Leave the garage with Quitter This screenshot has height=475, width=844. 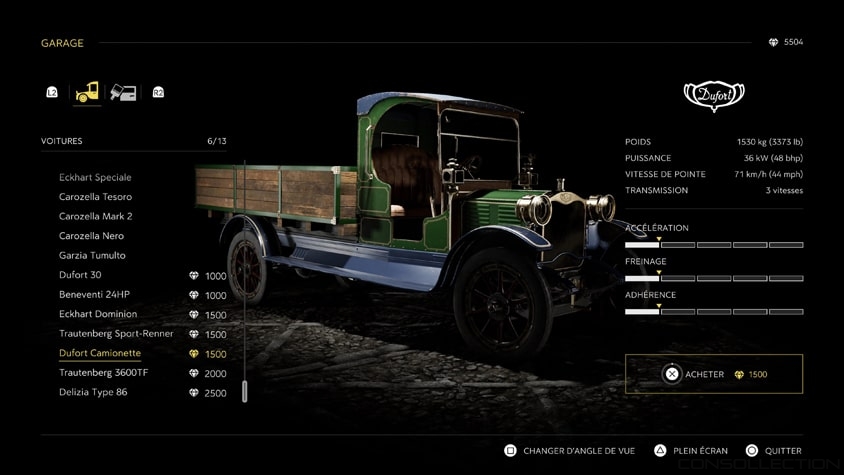(774, 451)
